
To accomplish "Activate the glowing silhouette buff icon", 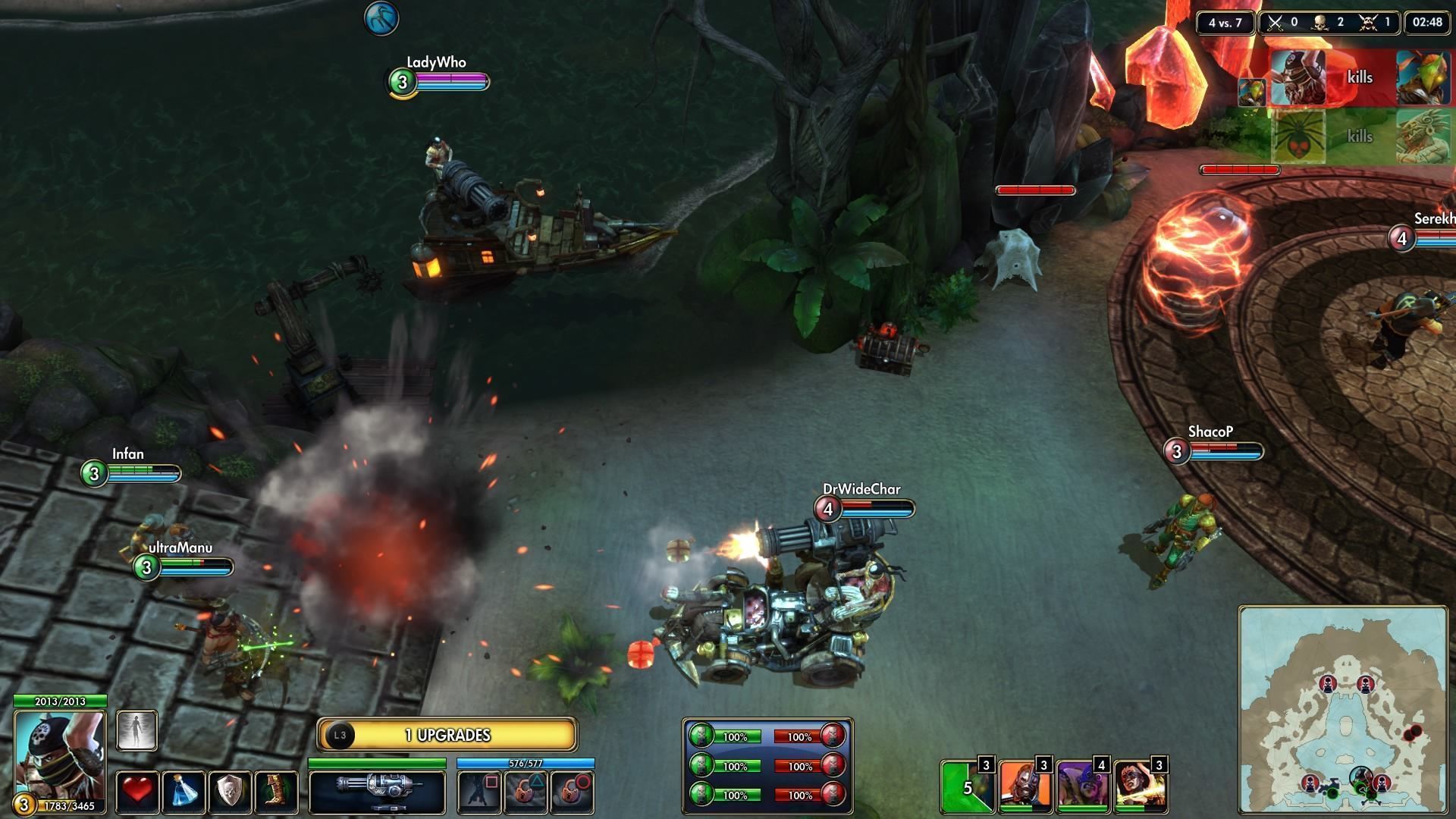I will (137, 730).
